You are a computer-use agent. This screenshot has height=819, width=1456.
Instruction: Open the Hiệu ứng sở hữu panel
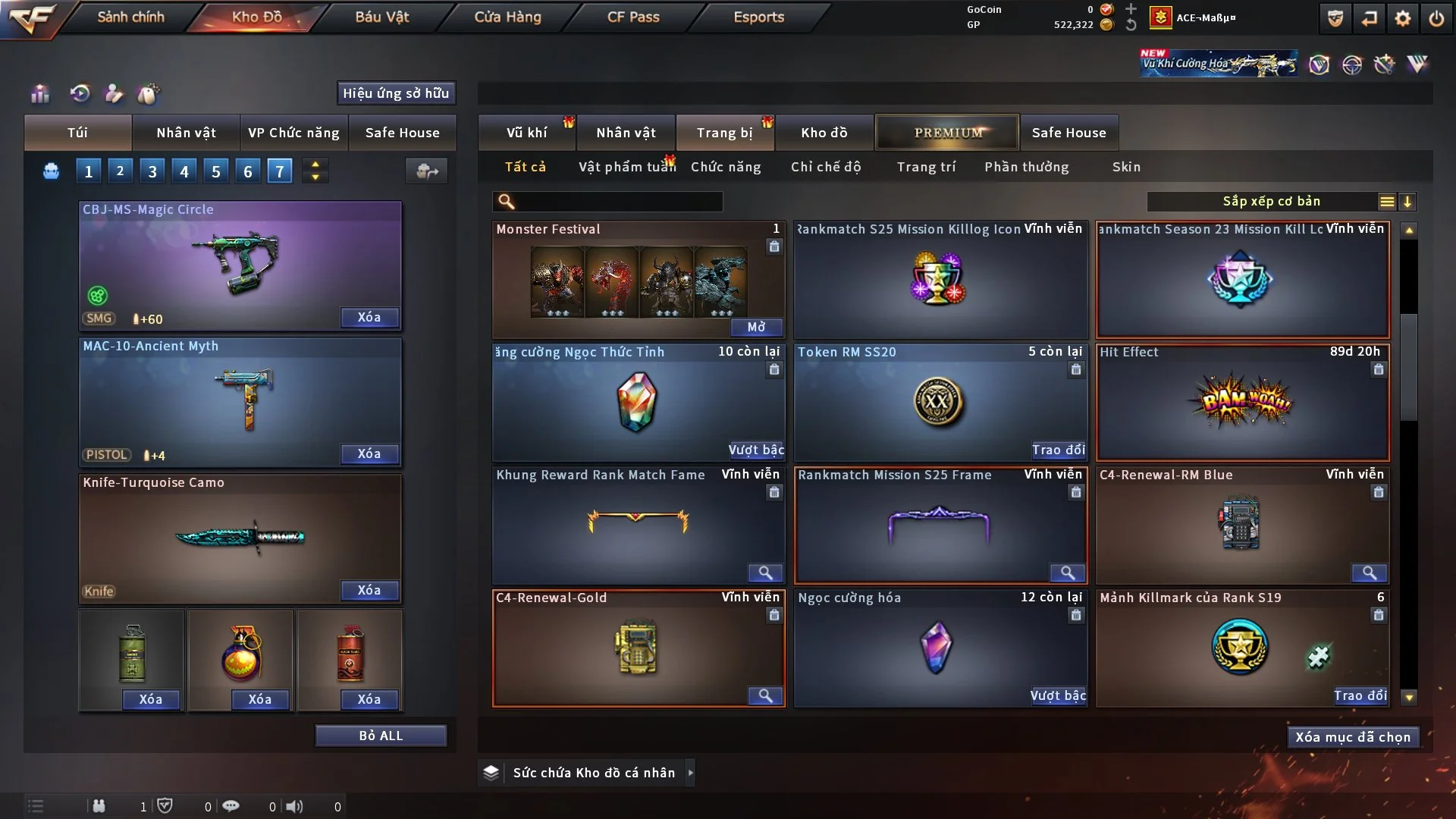[396, 93]
